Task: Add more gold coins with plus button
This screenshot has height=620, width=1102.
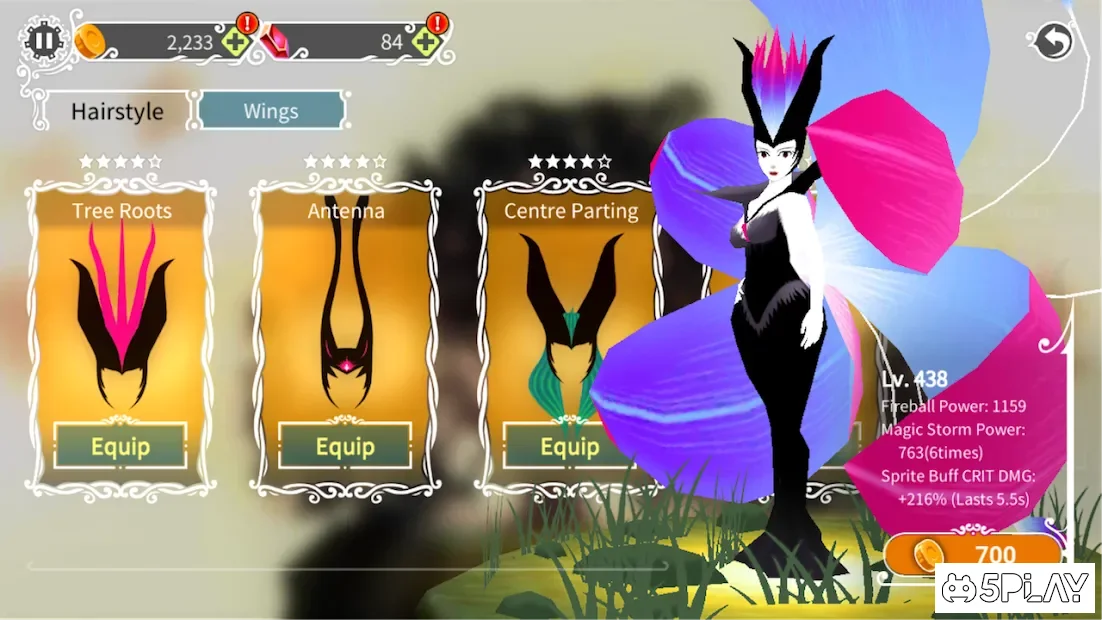Action: pyautogui.click(x=237, y=42)
